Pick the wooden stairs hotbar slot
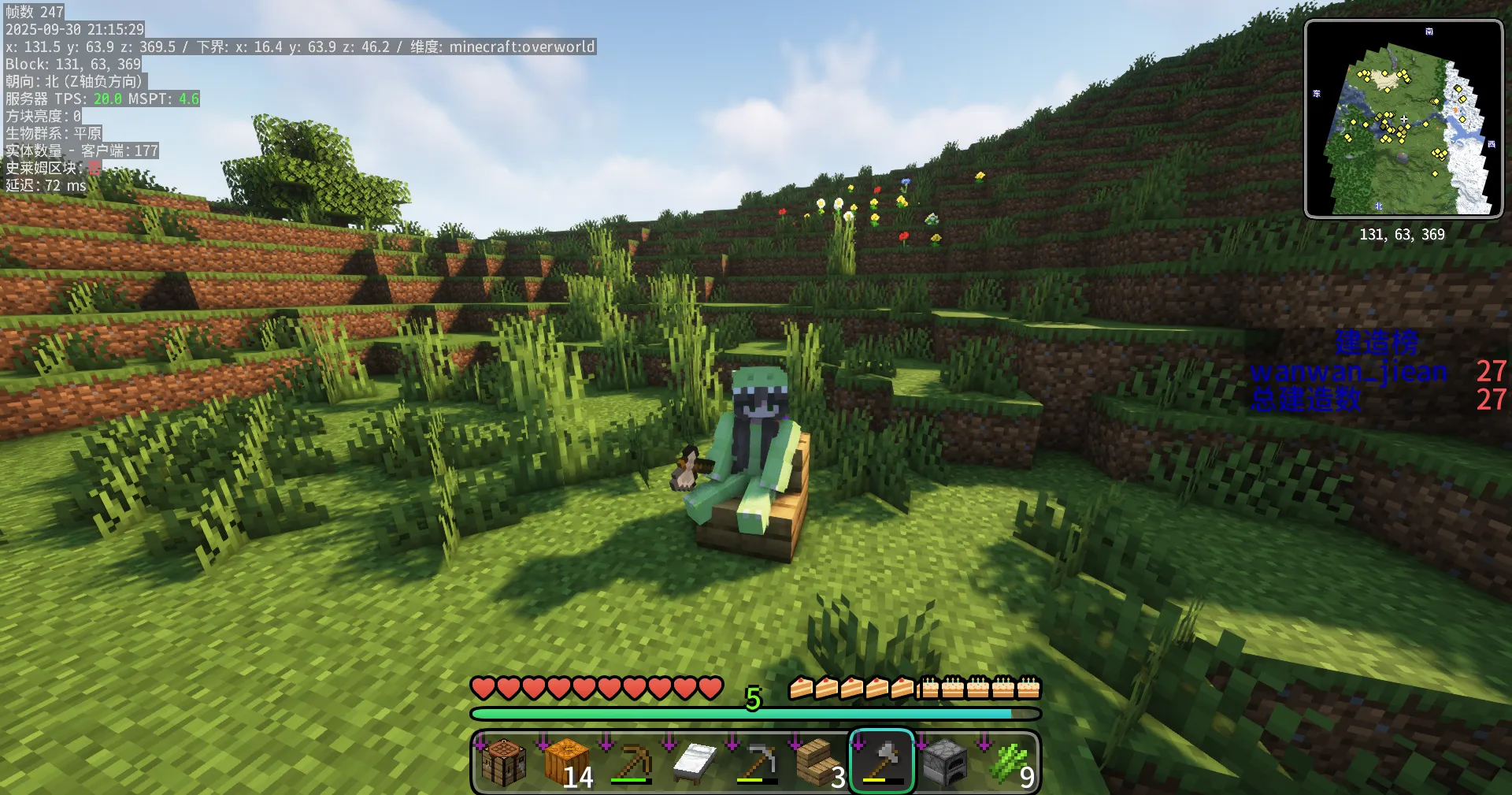Screen dimensions: 1512x795 (x=819, y=762)
